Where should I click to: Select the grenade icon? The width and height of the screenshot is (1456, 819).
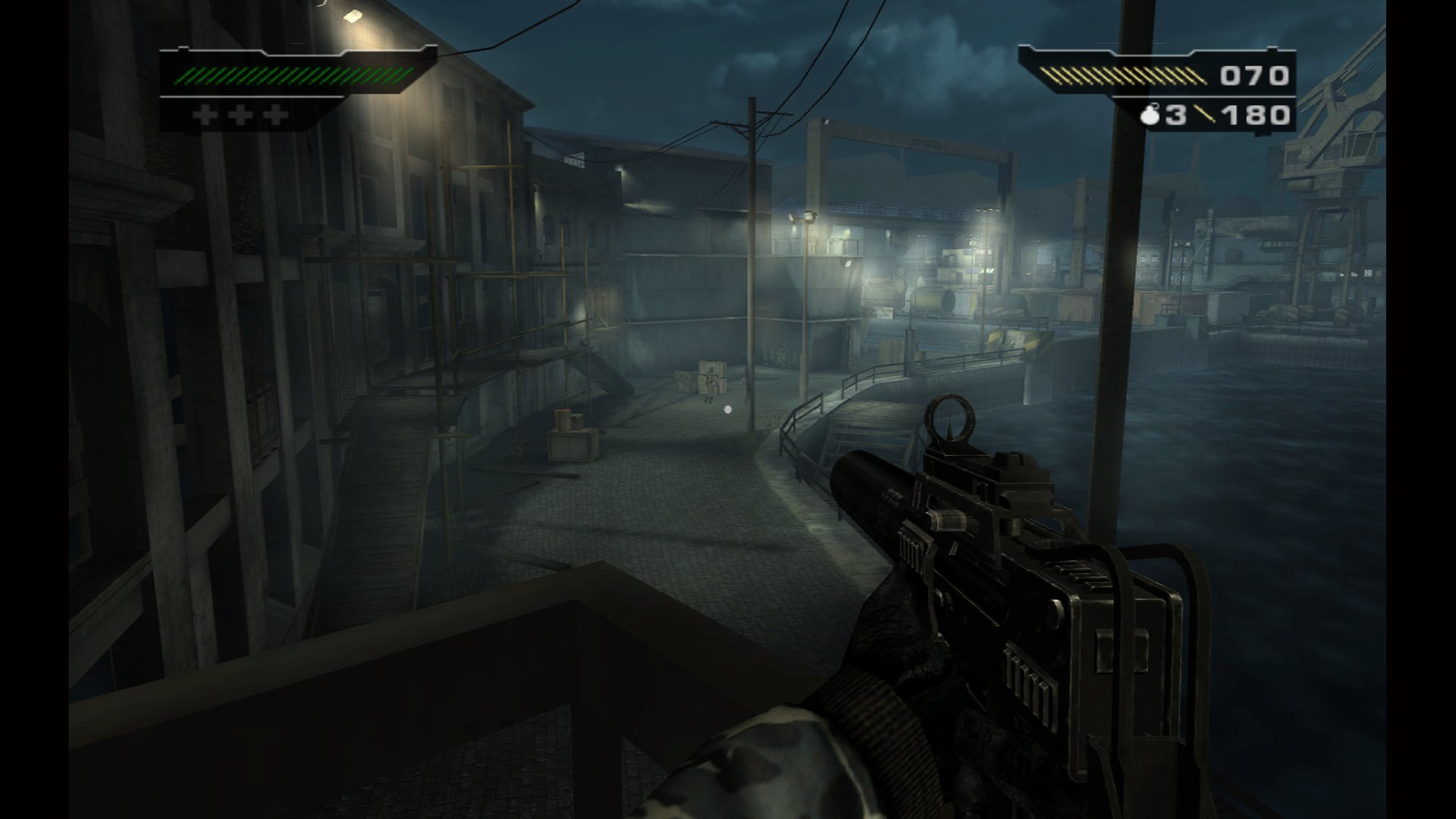point(1151,115)
